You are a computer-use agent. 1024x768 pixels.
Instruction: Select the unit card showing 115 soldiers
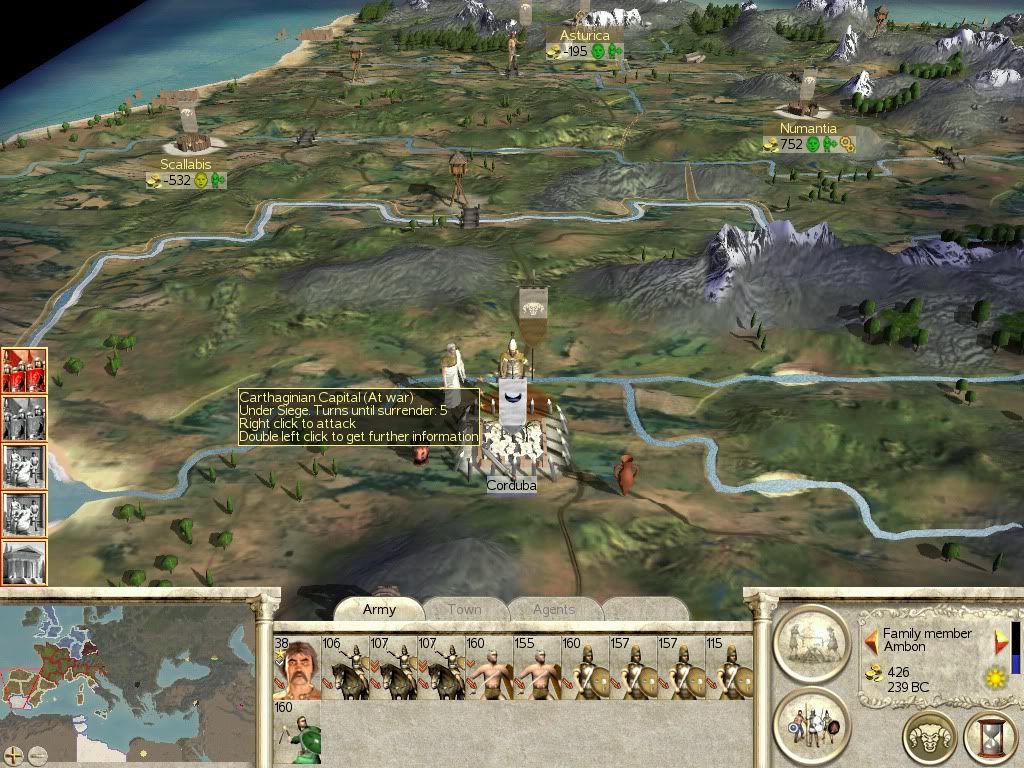pyautogui.click(x=728, y=668)
